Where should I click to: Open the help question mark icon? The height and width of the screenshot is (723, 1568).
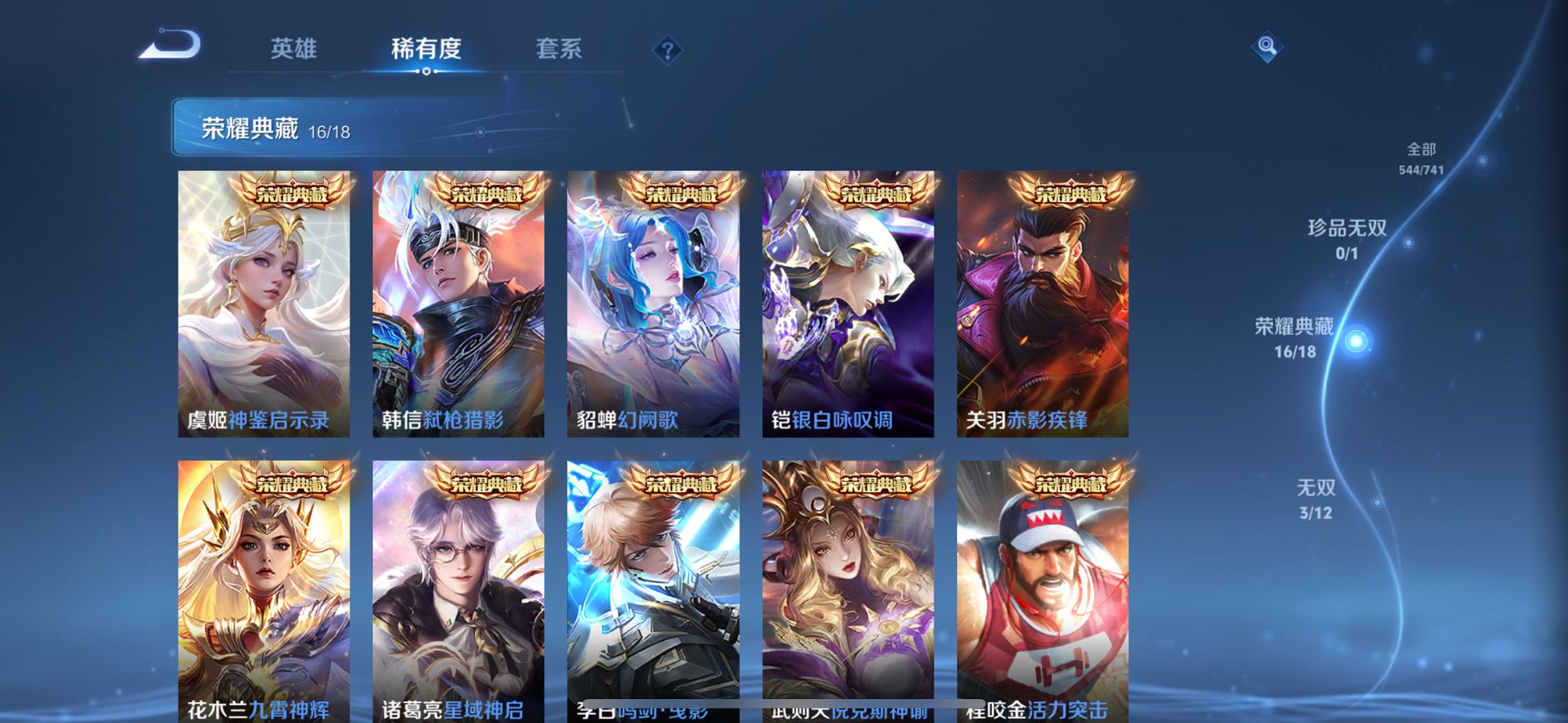pos(667,49)
